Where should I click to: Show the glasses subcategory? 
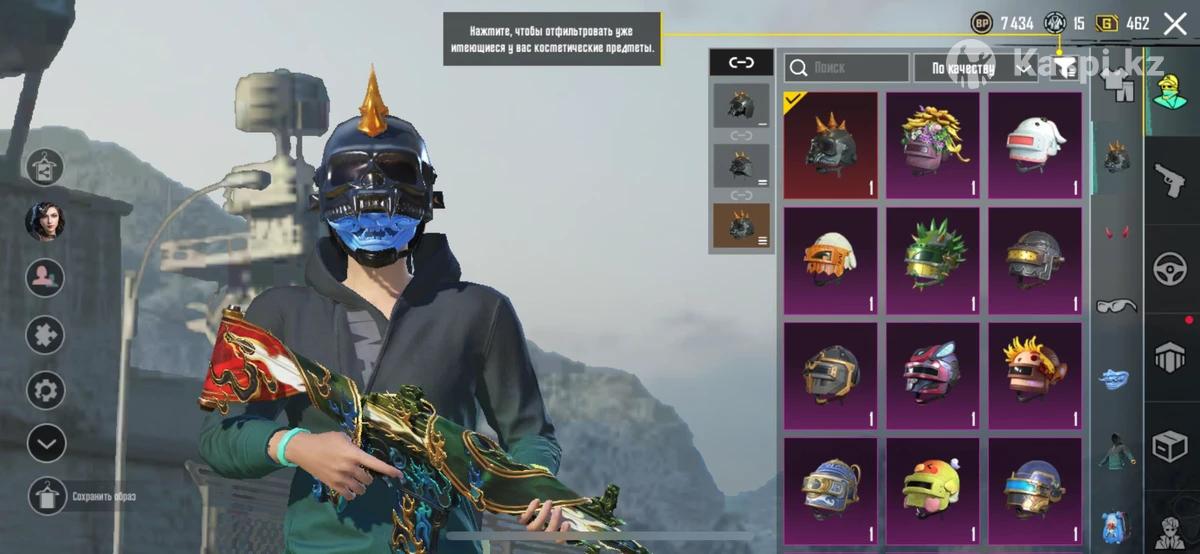pos(1116,305)
